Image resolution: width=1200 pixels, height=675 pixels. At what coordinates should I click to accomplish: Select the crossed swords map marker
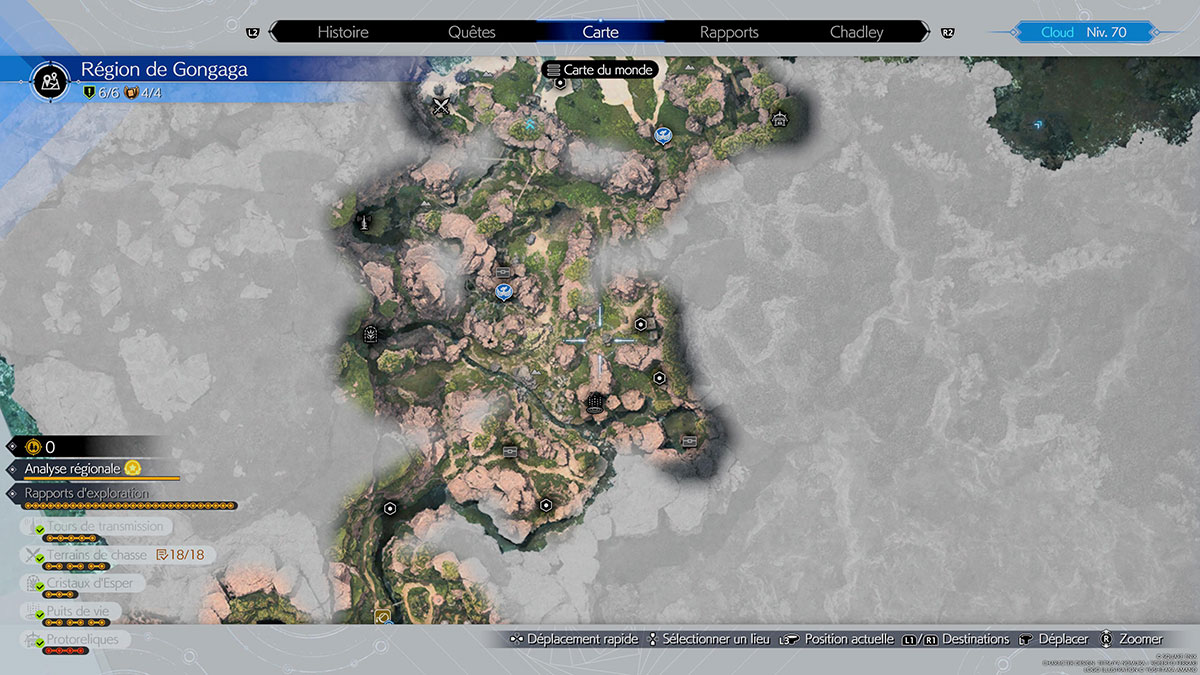pyautogui.click(x=441, y=106)
